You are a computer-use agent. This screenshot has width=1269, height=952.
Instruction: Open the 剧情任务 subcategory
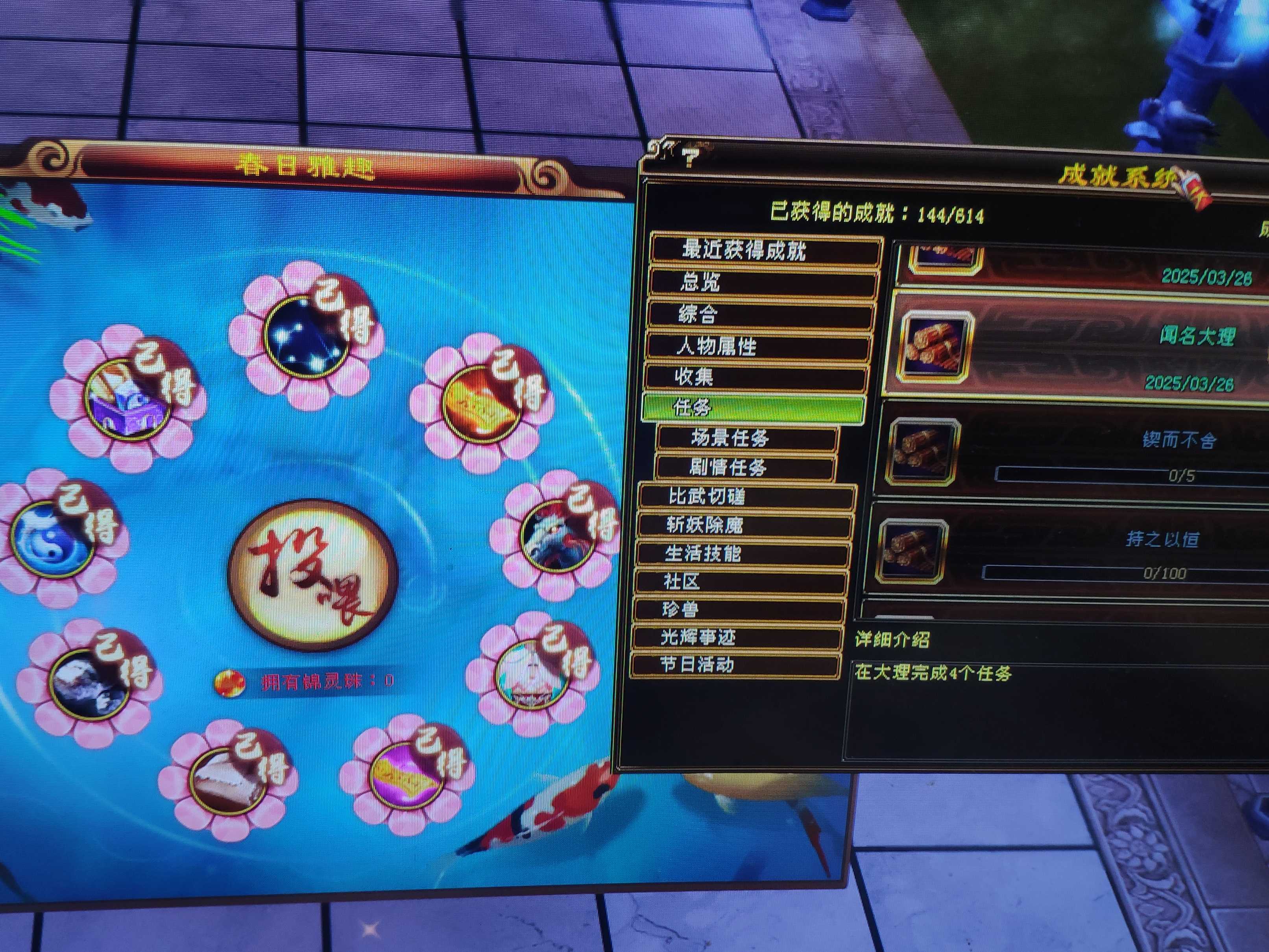click(744, 468)
